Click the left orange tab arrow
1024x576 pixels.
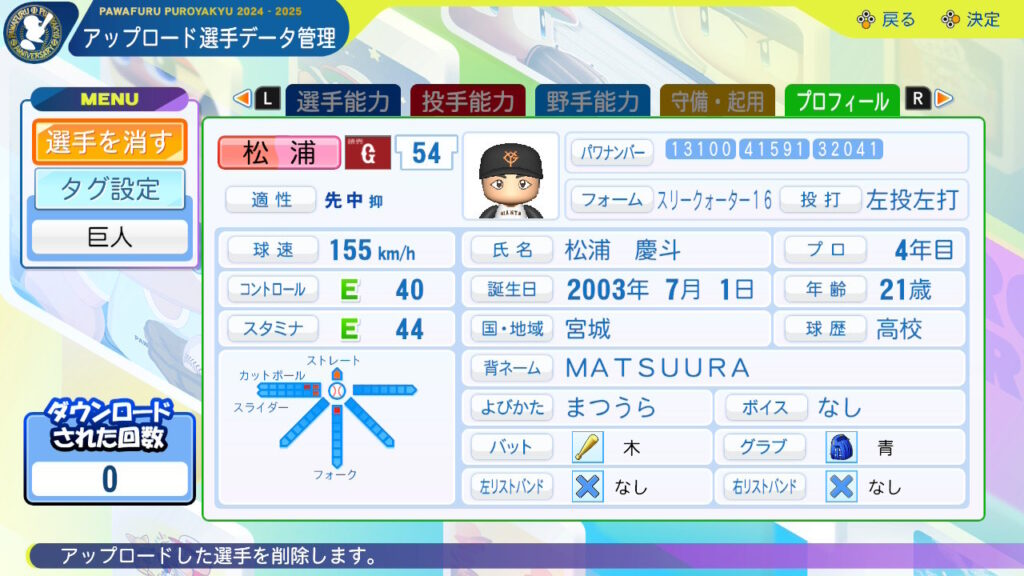[241, 99]
